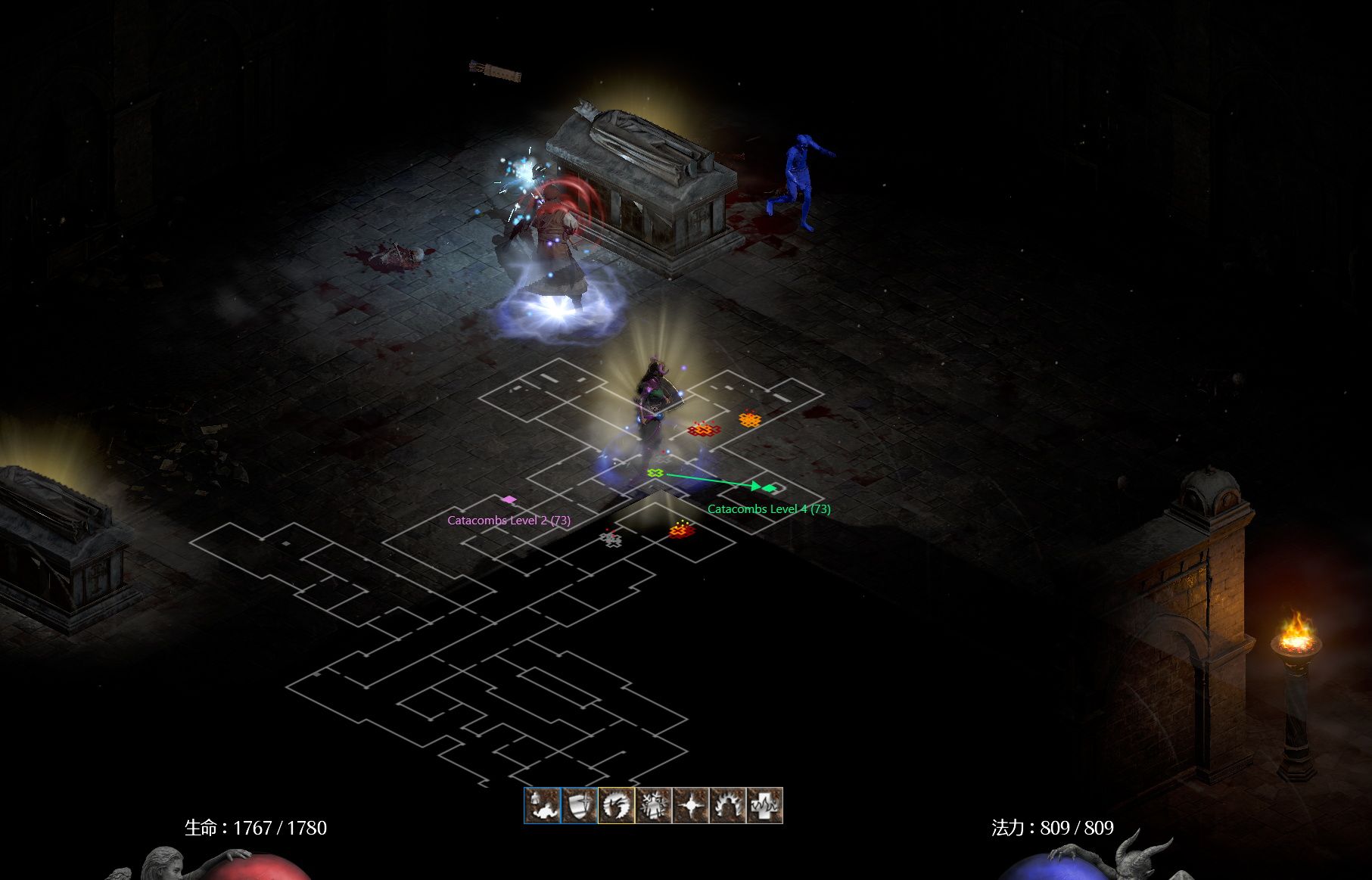Select the green Level 4 exit marker
Viewport: 1372px width, 880px height.
pos(770,488)
